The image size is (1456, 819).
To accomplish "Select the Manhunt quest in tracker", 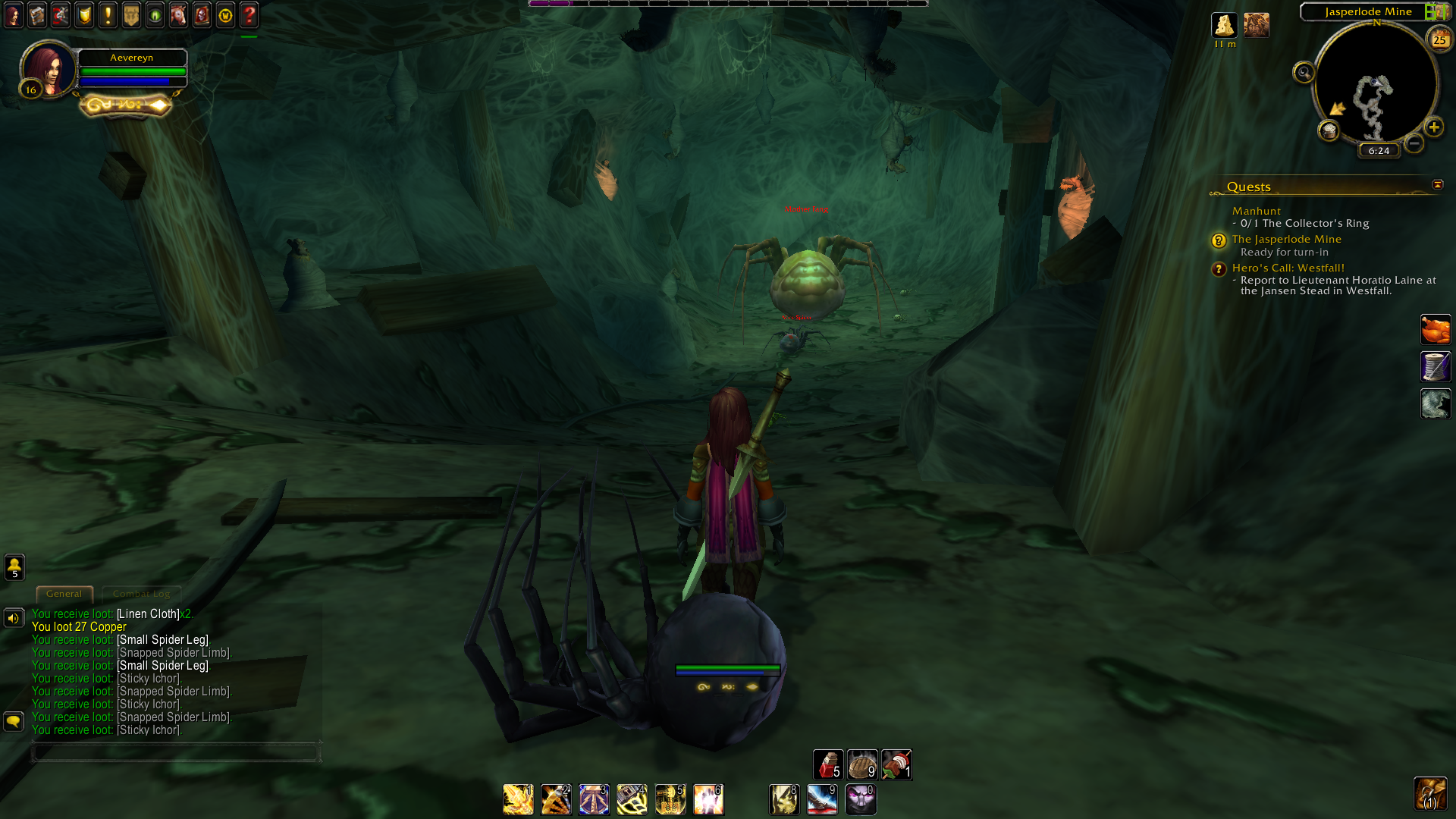I will 1256,211.
